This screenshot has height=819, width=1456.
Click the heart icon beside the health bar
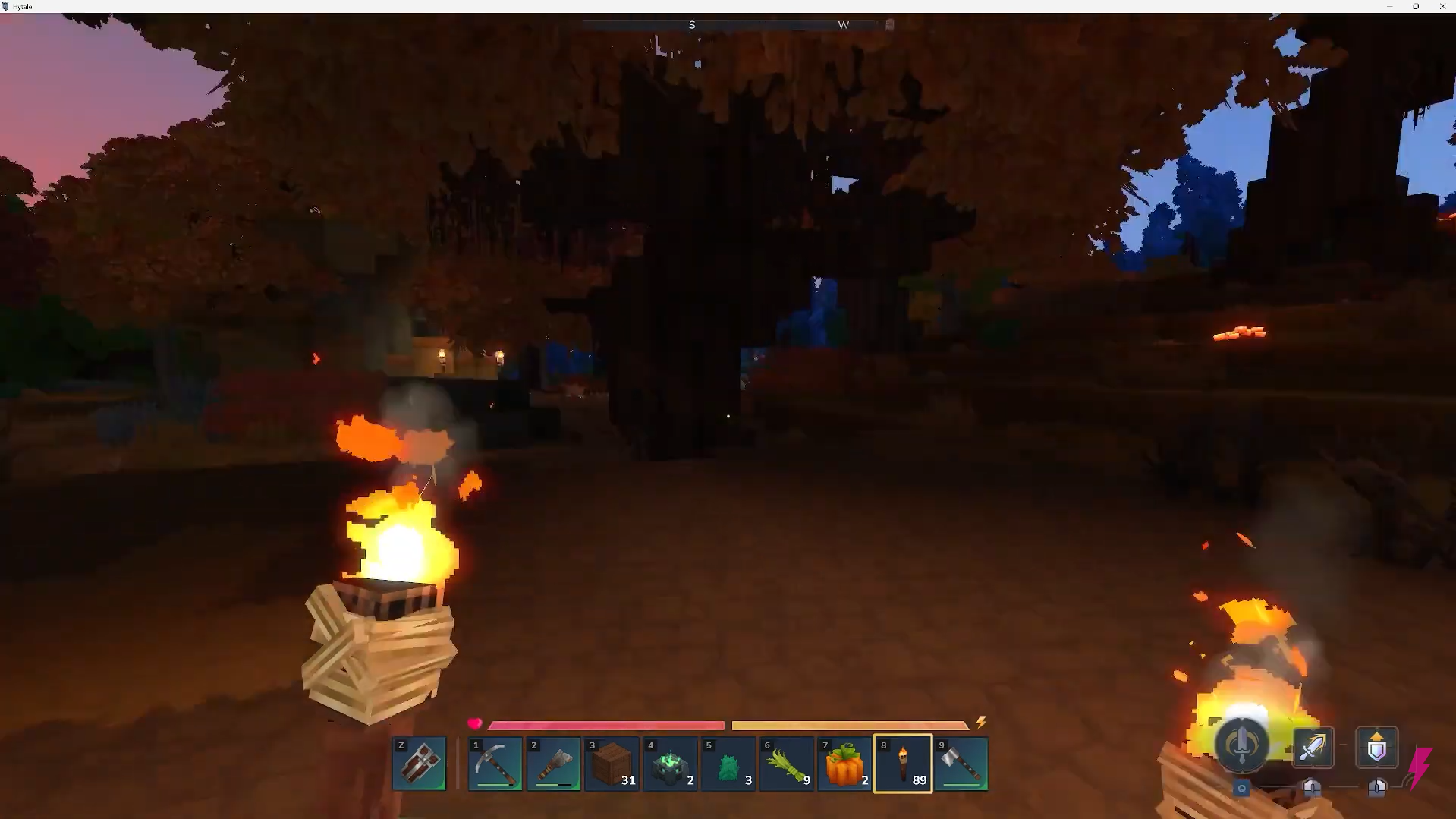coord(474,724)
